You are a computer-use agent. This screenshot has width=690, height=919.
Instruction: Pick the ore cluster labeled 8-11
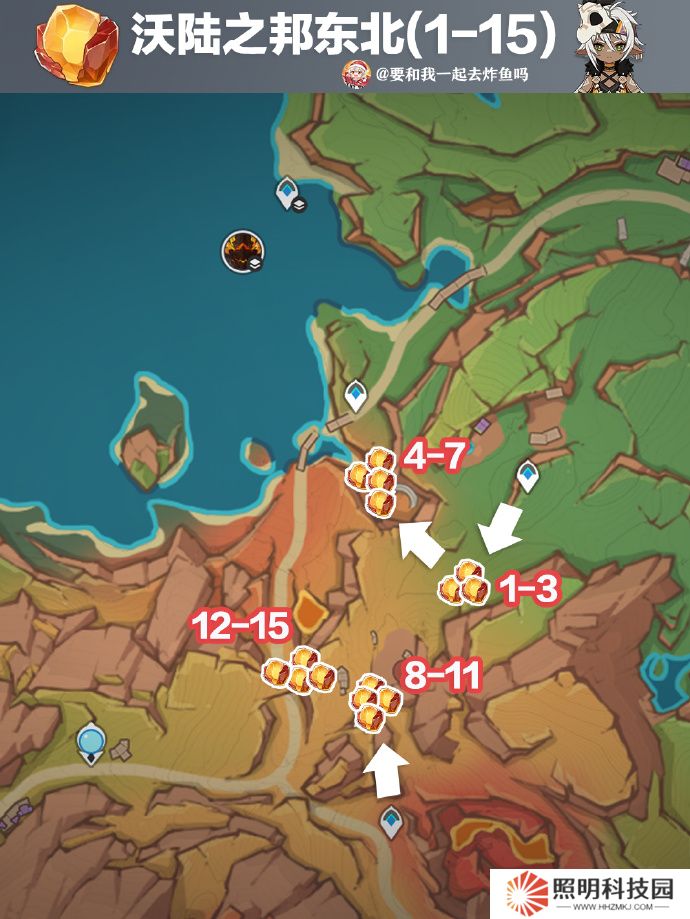(x=374, y=702)
